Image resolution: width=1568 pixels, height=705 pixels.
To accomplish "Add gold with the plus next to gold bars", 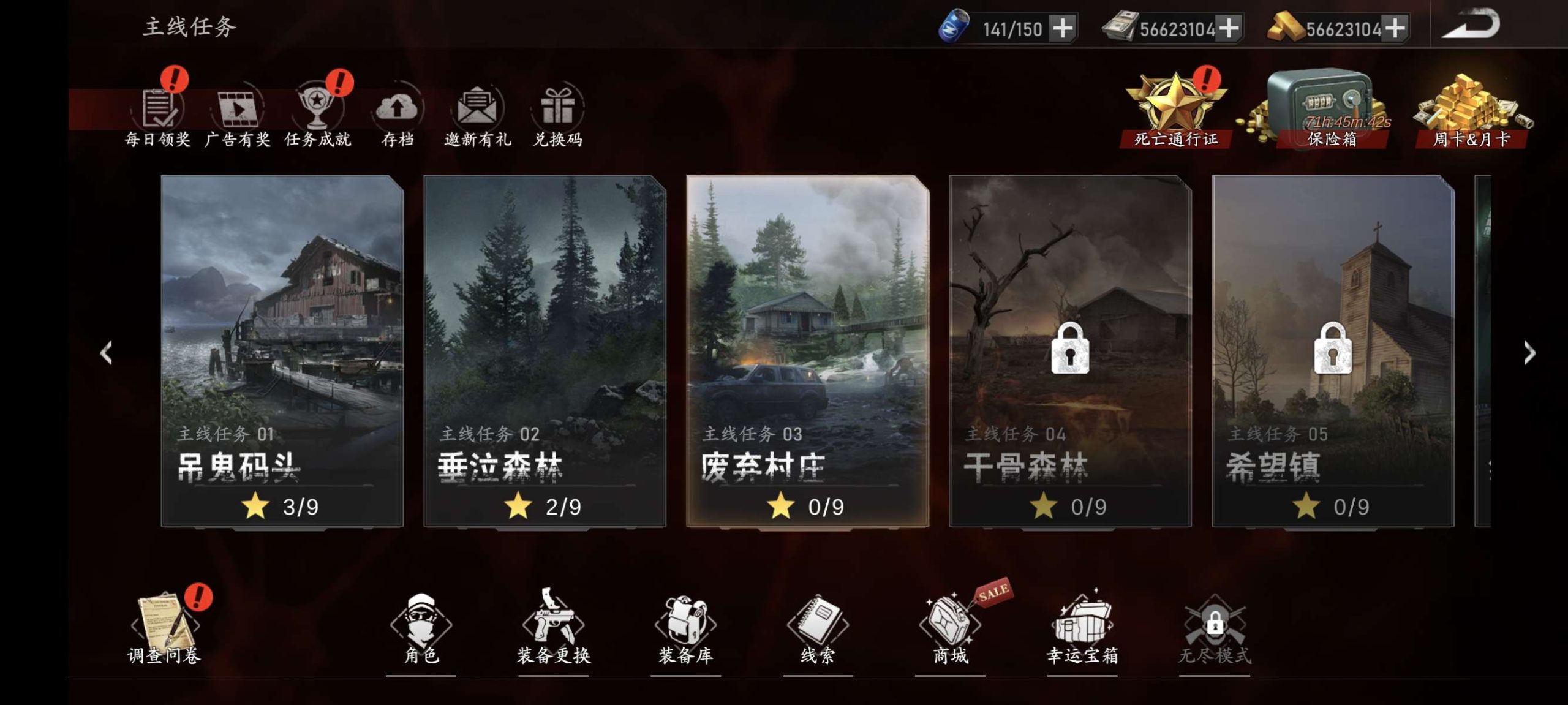I will tap(1396, 28).
